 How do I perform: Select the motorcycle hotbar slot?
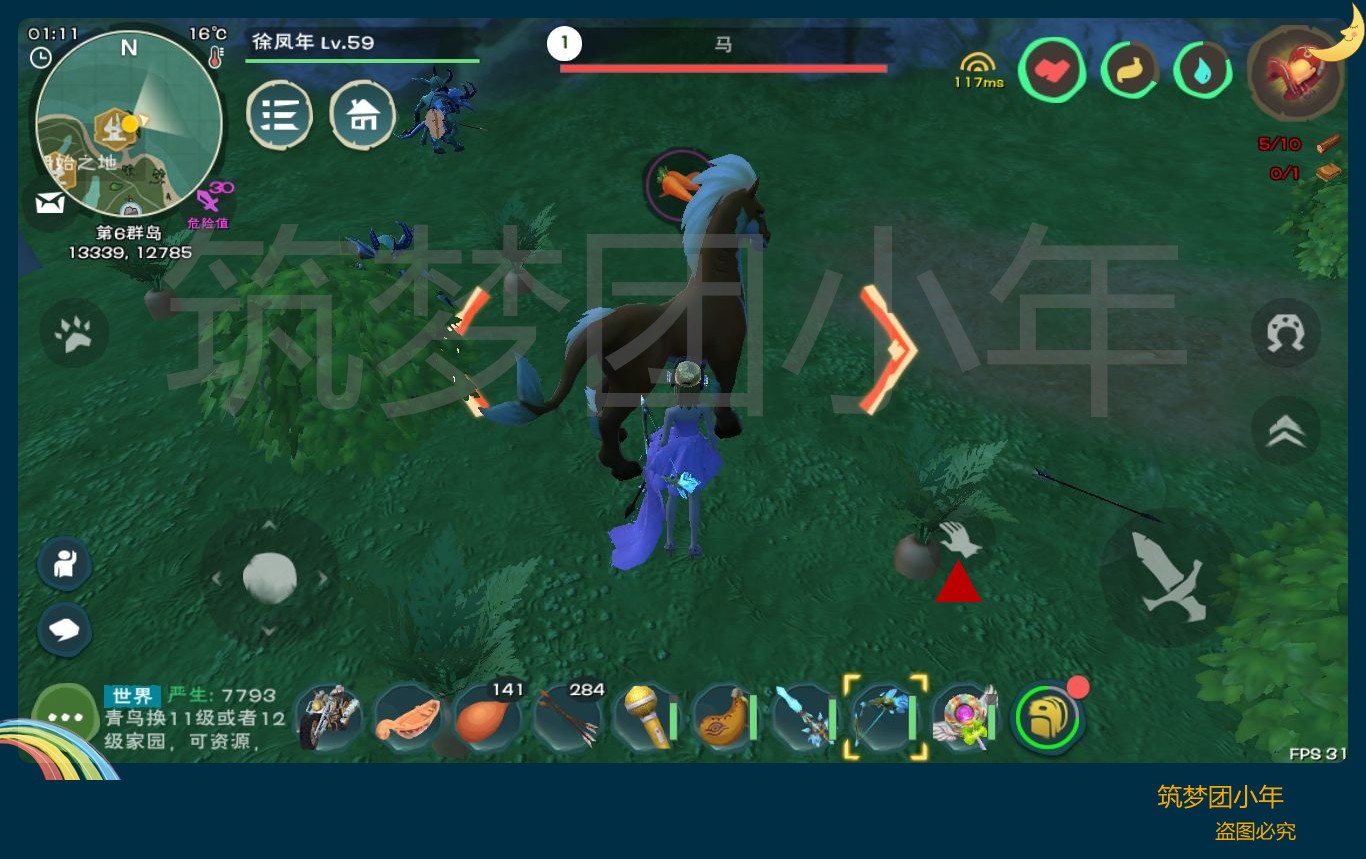pyautogui.click(x=329, y=717)
